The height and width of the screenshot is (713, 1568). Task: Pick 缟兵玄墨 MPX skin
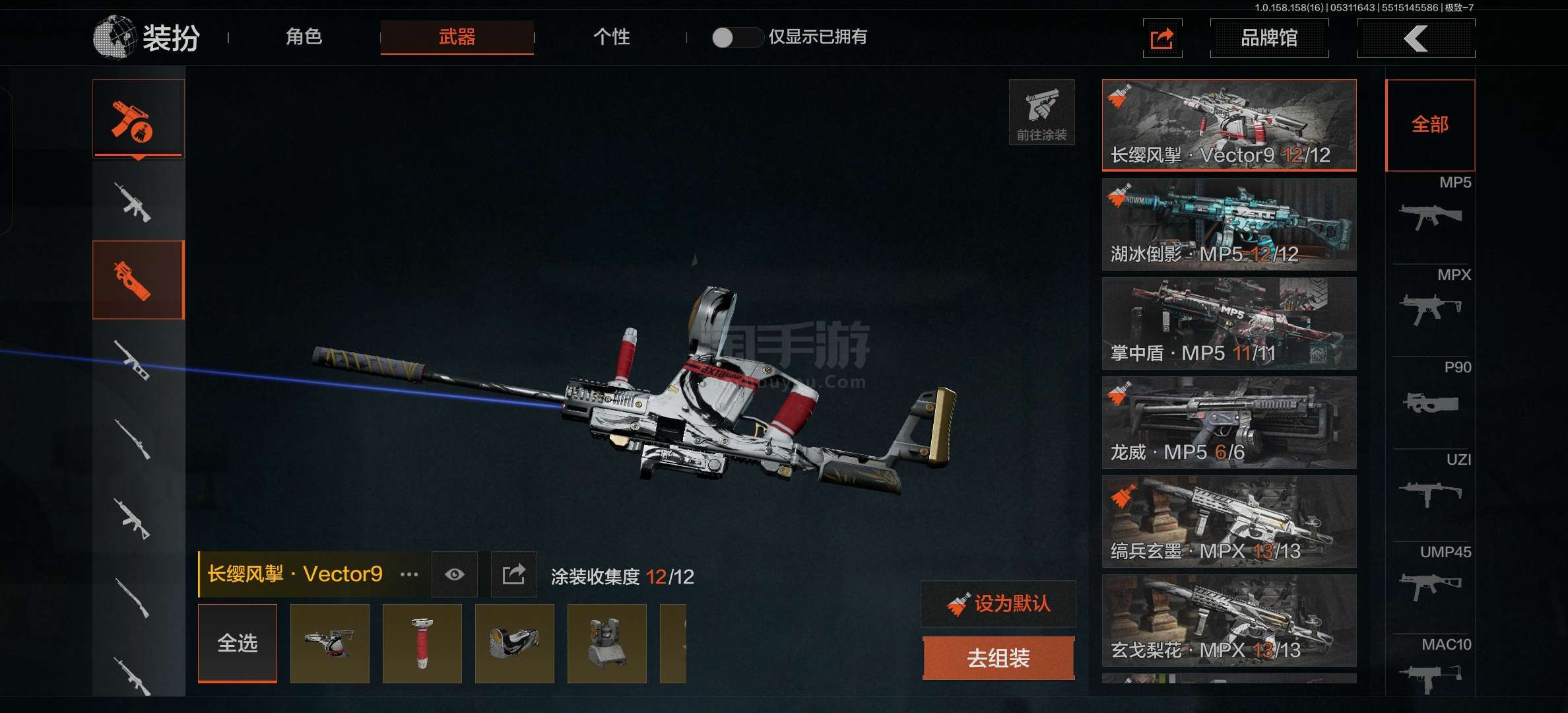pyautogui.click(x=1229, y=522)
